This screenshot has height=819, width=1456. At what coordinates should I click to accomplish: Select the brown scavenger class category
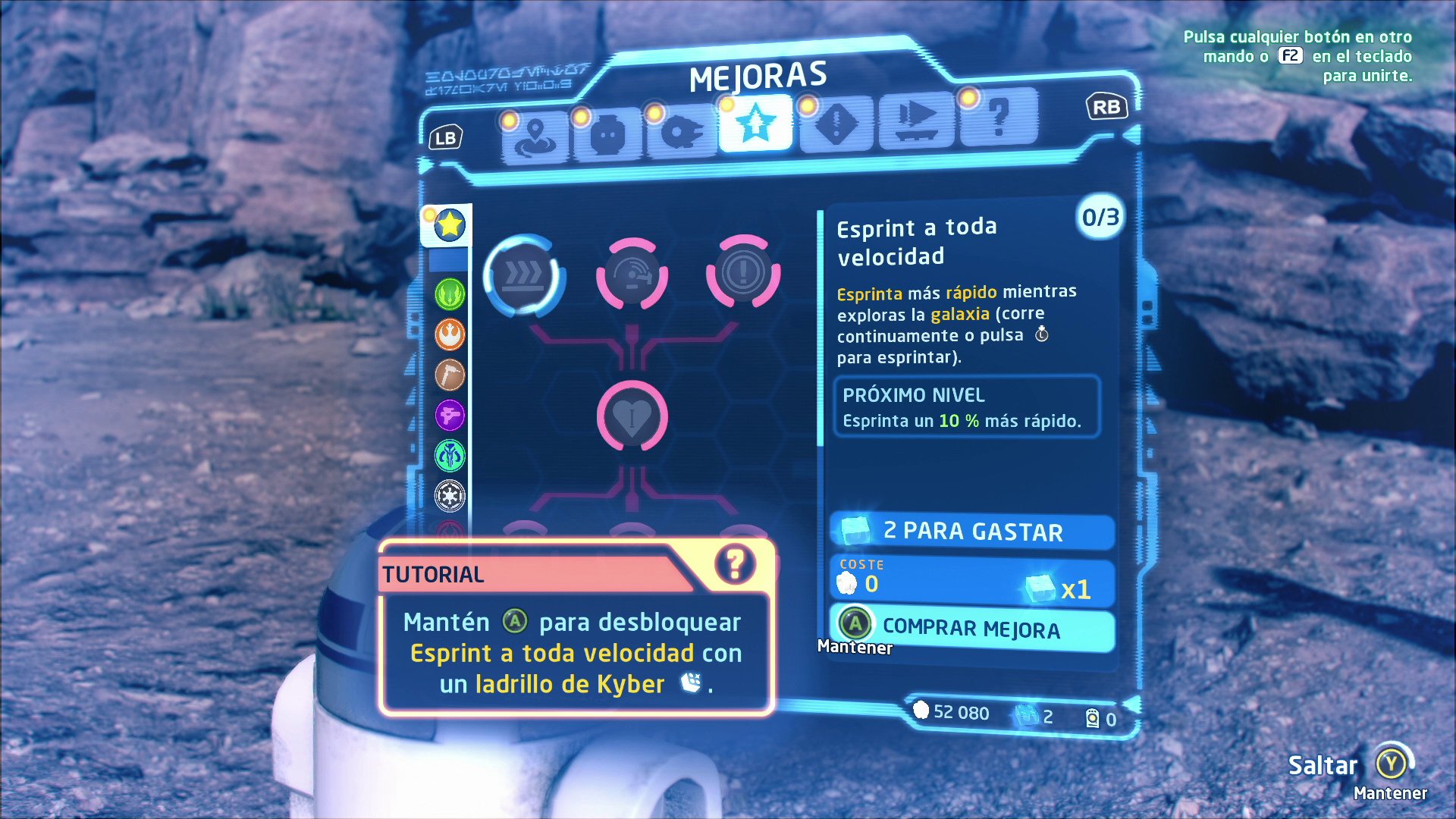coord(450,375)
